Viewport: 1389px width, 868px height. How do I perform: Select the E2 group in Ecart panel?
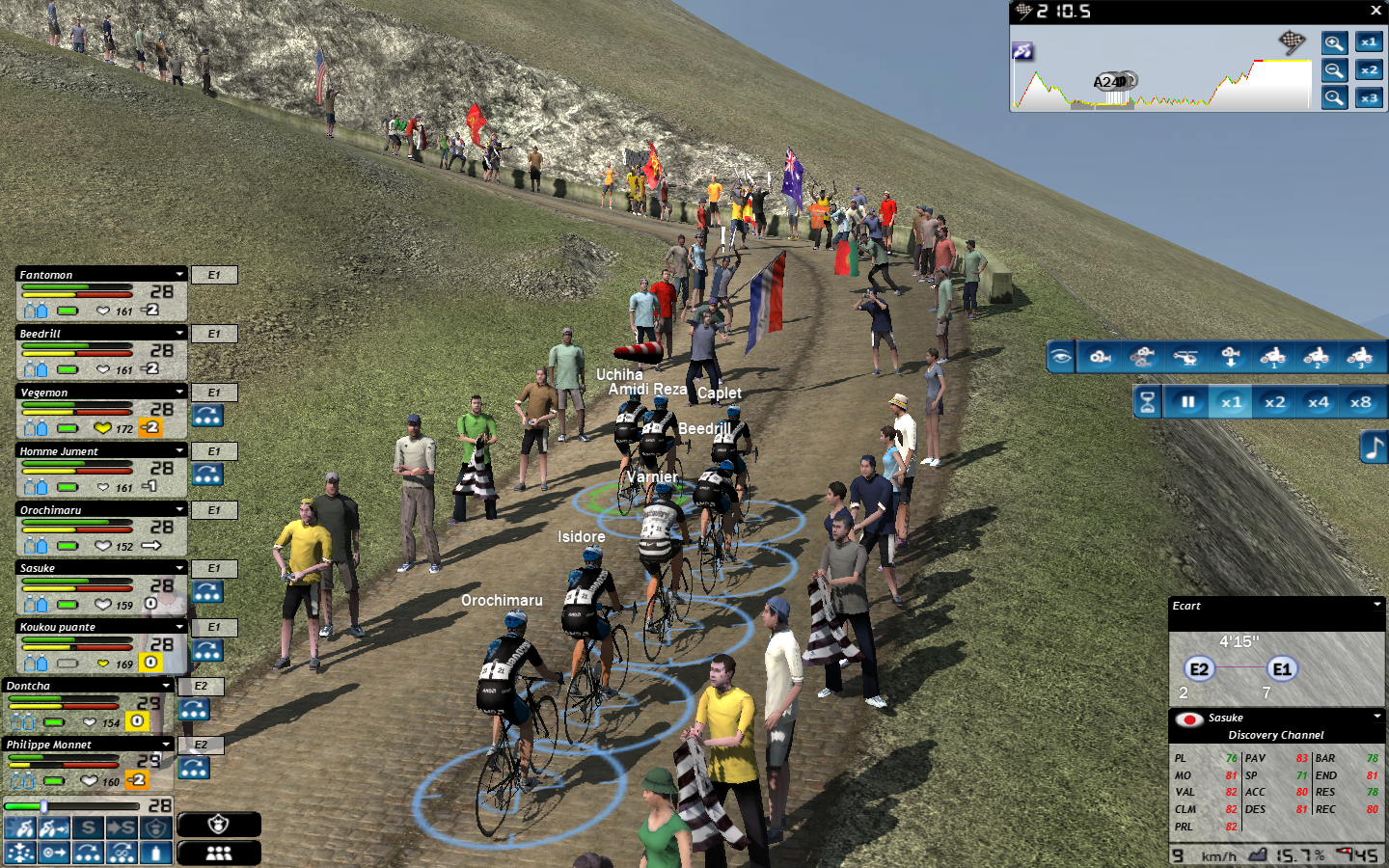point(1199,669)
